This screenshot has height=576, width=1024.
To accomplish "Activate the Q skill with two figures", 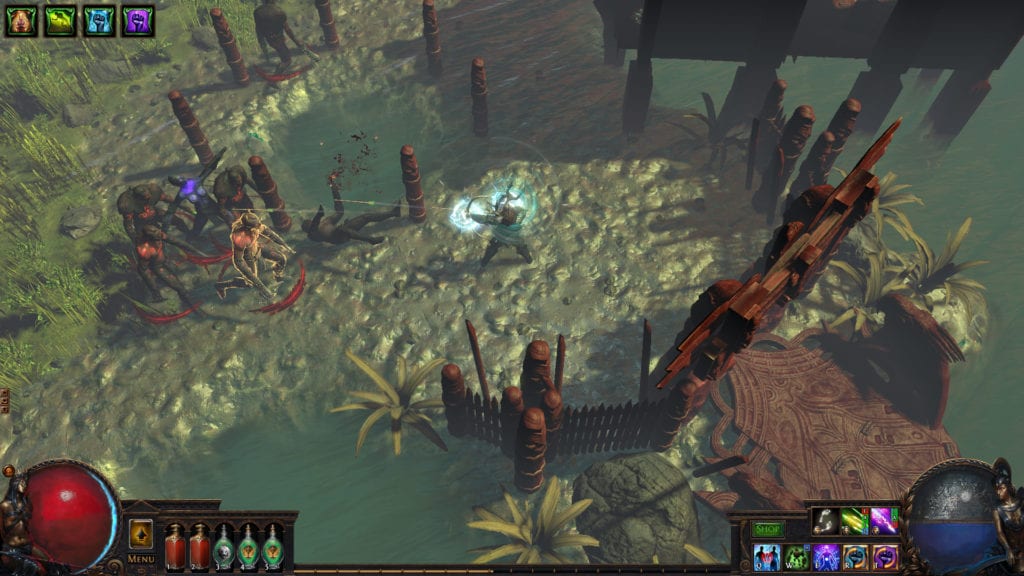I will click(x=768, y=557).
